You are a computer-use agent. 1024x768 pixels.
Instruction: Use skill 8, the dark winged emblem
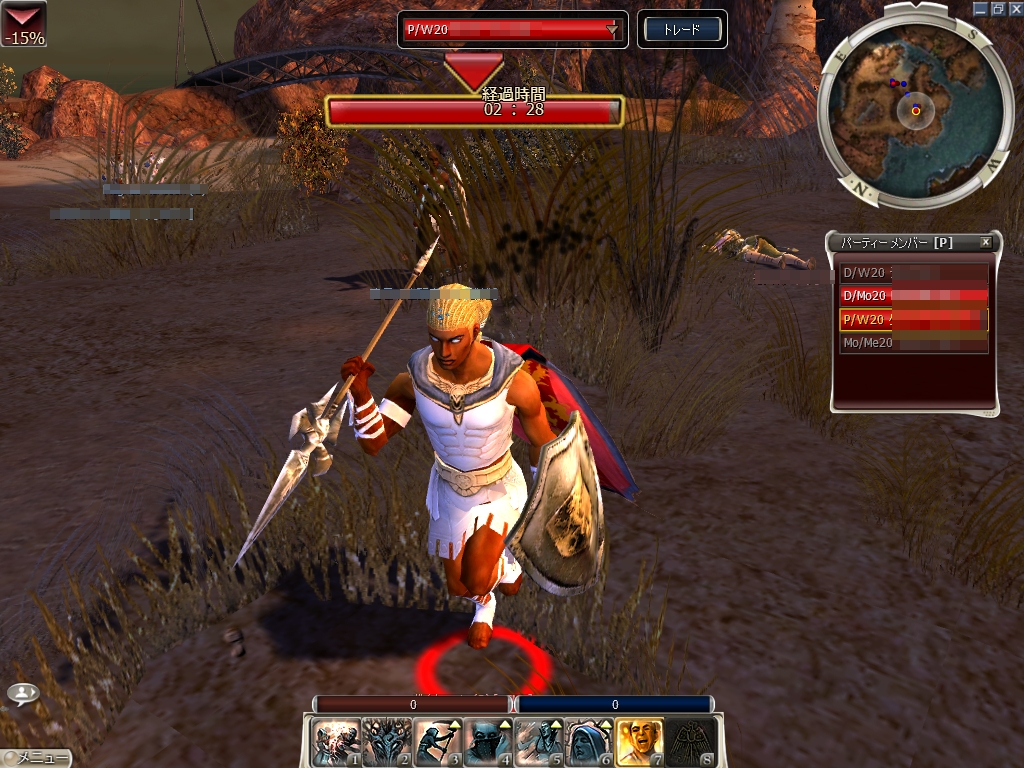pyautogui.click(x=692, y=742)
